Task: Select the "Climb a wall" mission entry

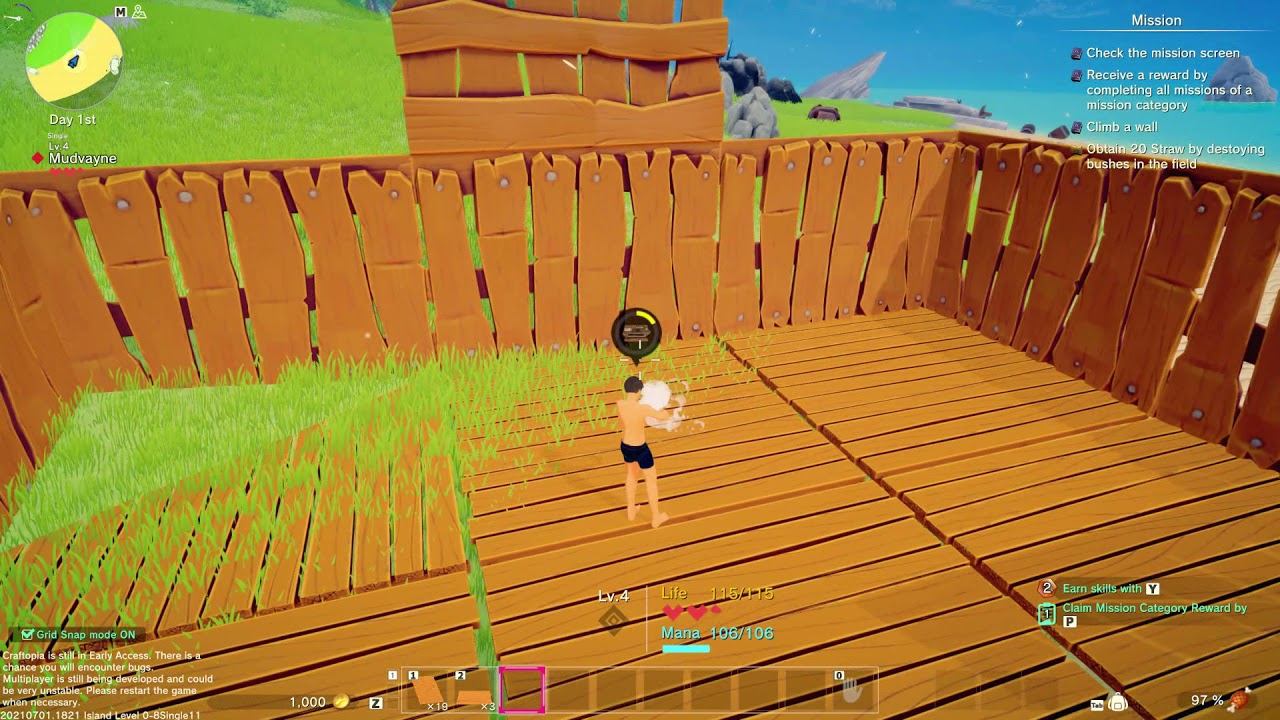Action: point(1122,127)
